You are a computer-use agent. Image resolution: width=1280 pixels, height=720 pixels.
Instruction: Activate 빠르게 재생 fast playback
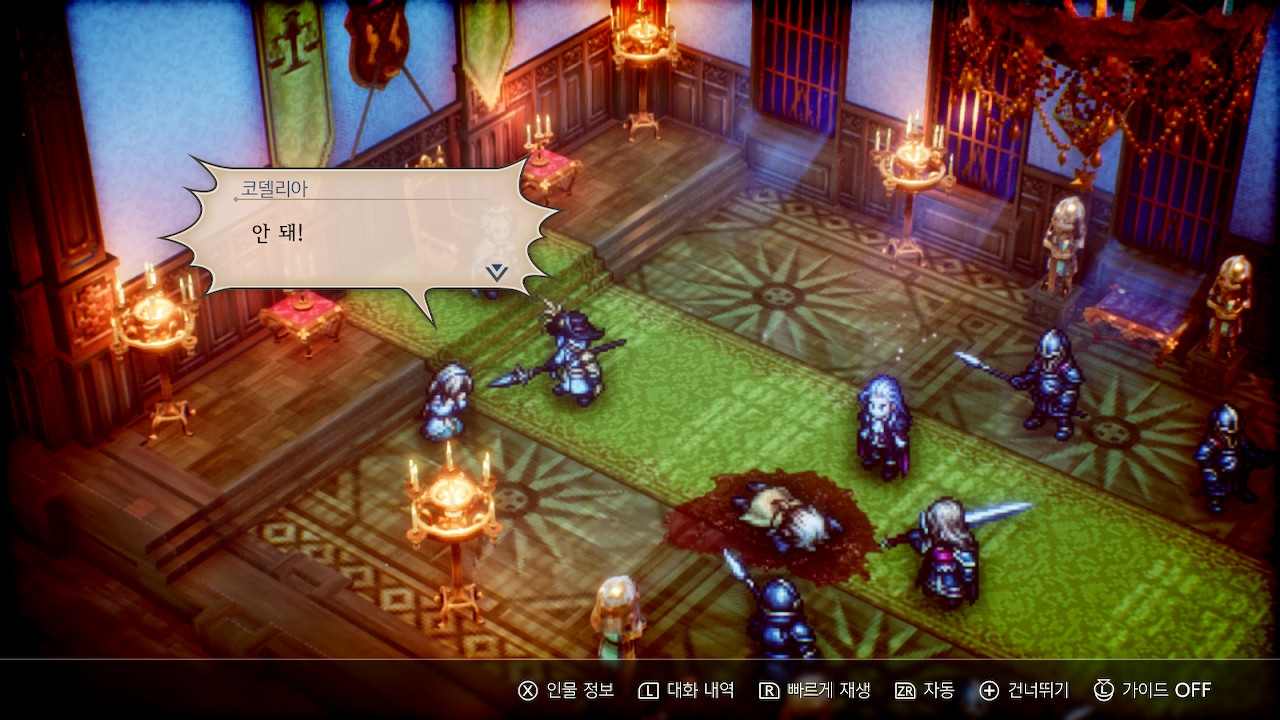[814, 690]
